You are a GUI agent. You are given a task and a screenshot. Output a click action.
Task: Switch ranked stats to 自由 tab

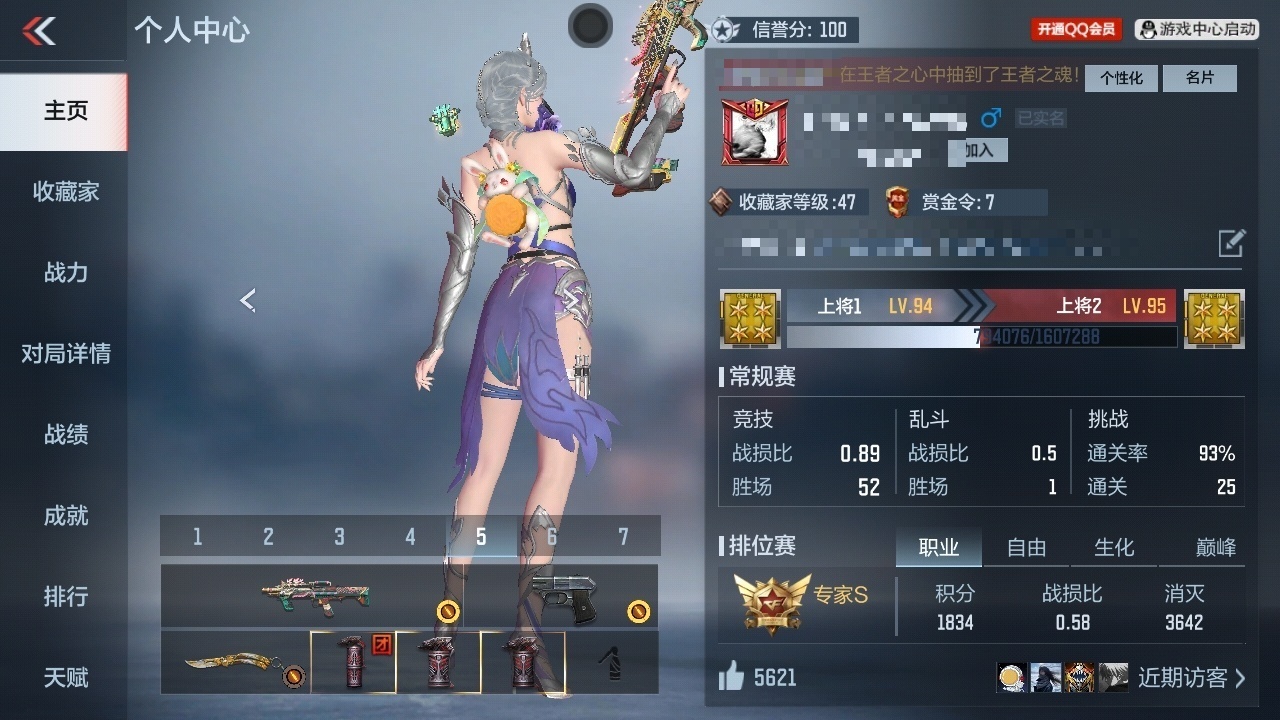coord(1026,547)
